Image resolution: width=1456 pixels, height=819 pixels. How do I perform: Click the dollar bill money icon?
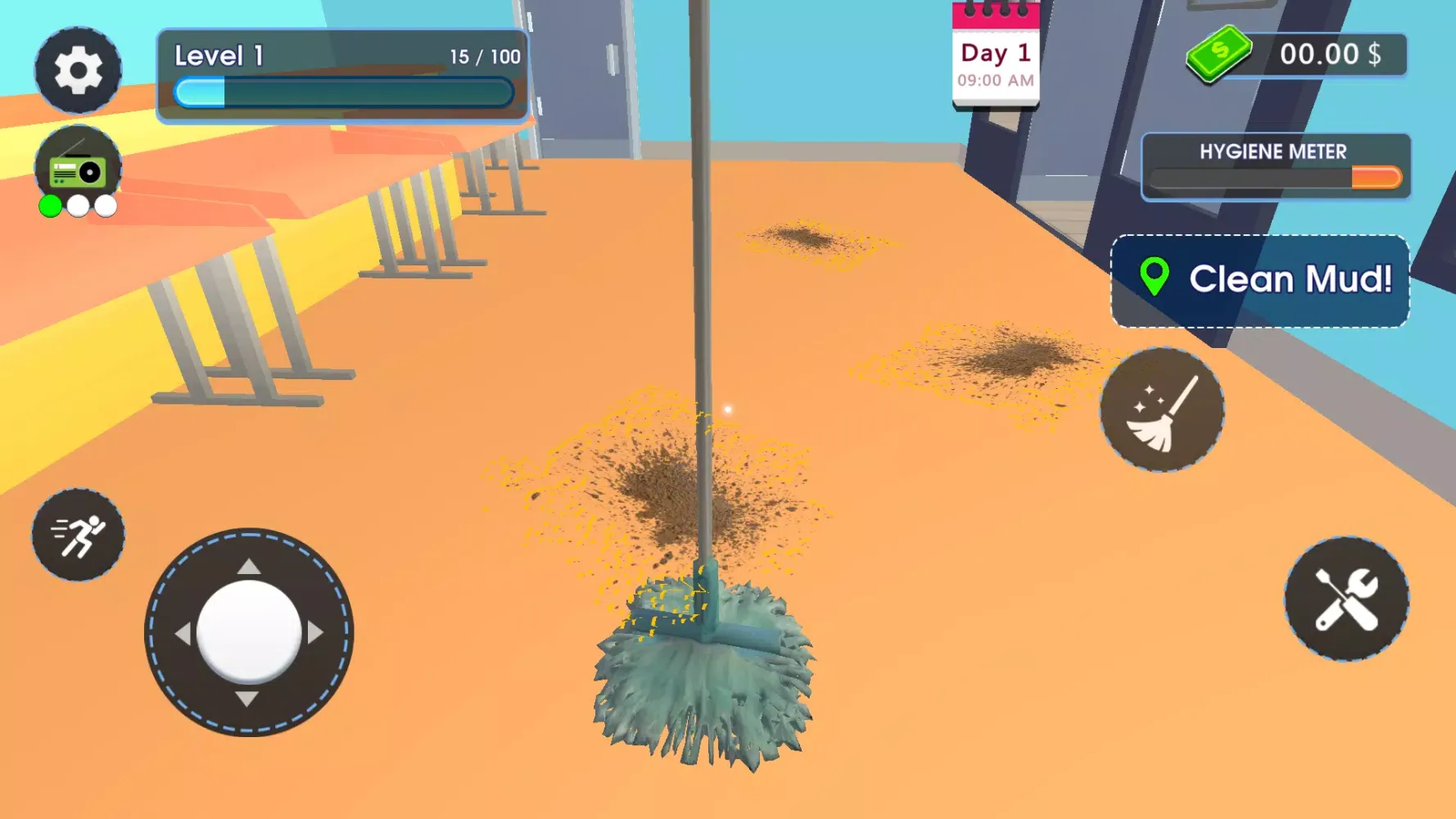tap(1219, 53)
